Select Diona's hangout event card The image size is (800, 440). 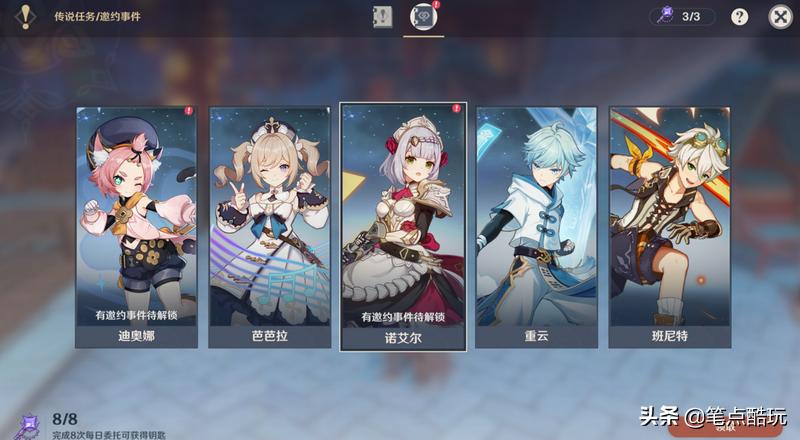coord(136,226)
